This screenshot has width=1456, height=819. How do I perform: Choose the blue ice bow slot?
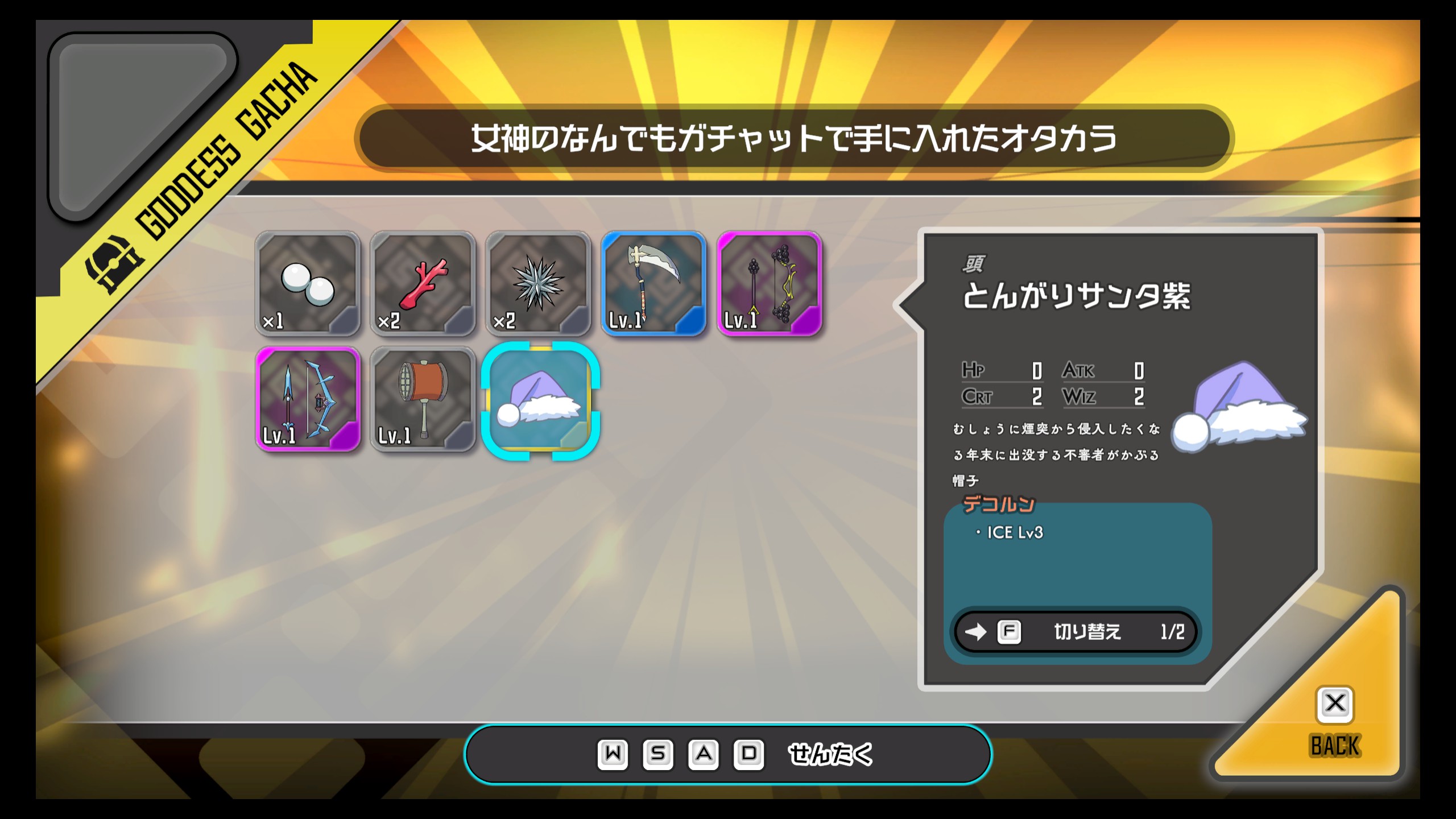click(x=308, y=399)
